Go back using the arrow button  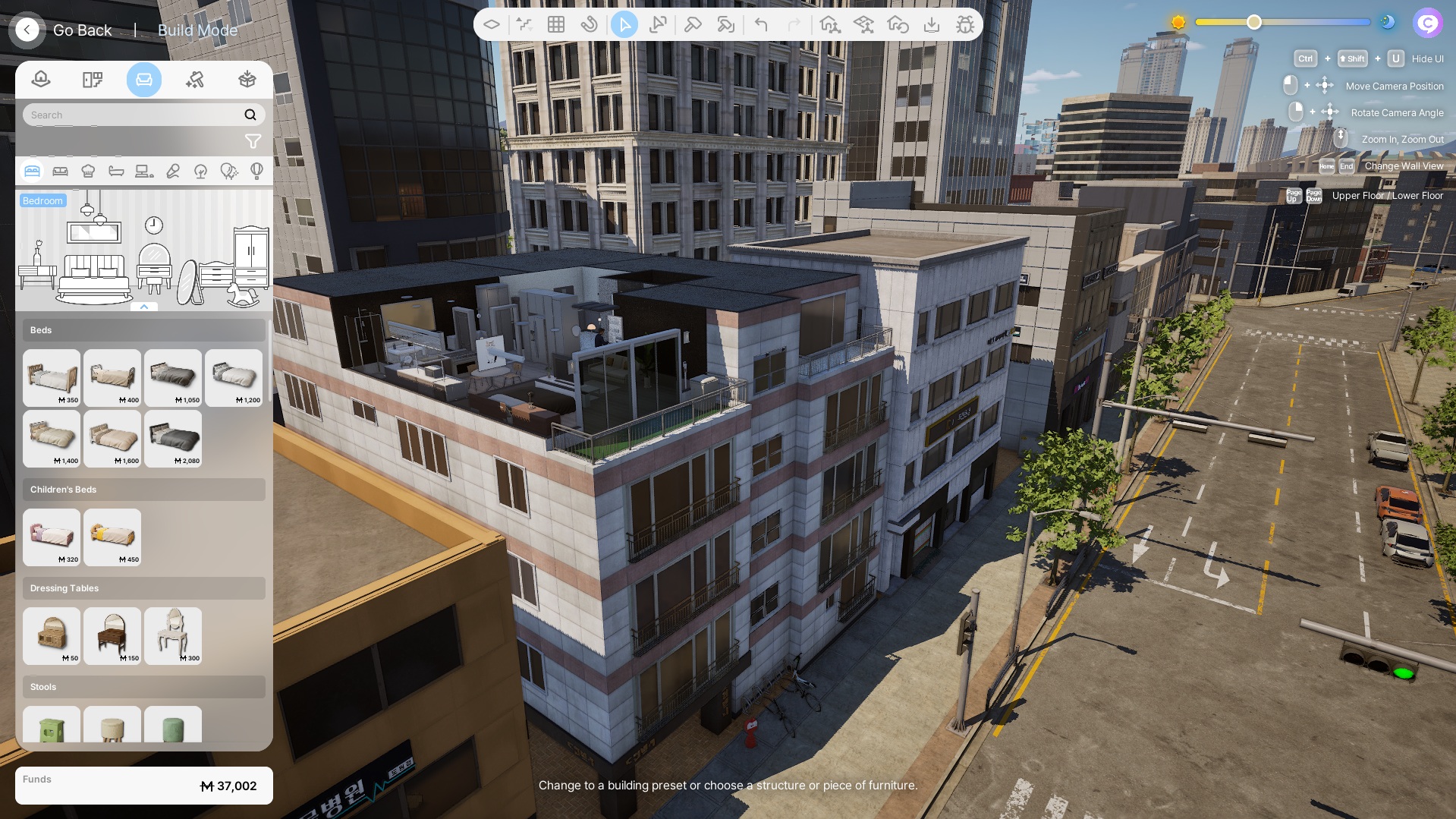pyautogui.click(x=27, y=30)
